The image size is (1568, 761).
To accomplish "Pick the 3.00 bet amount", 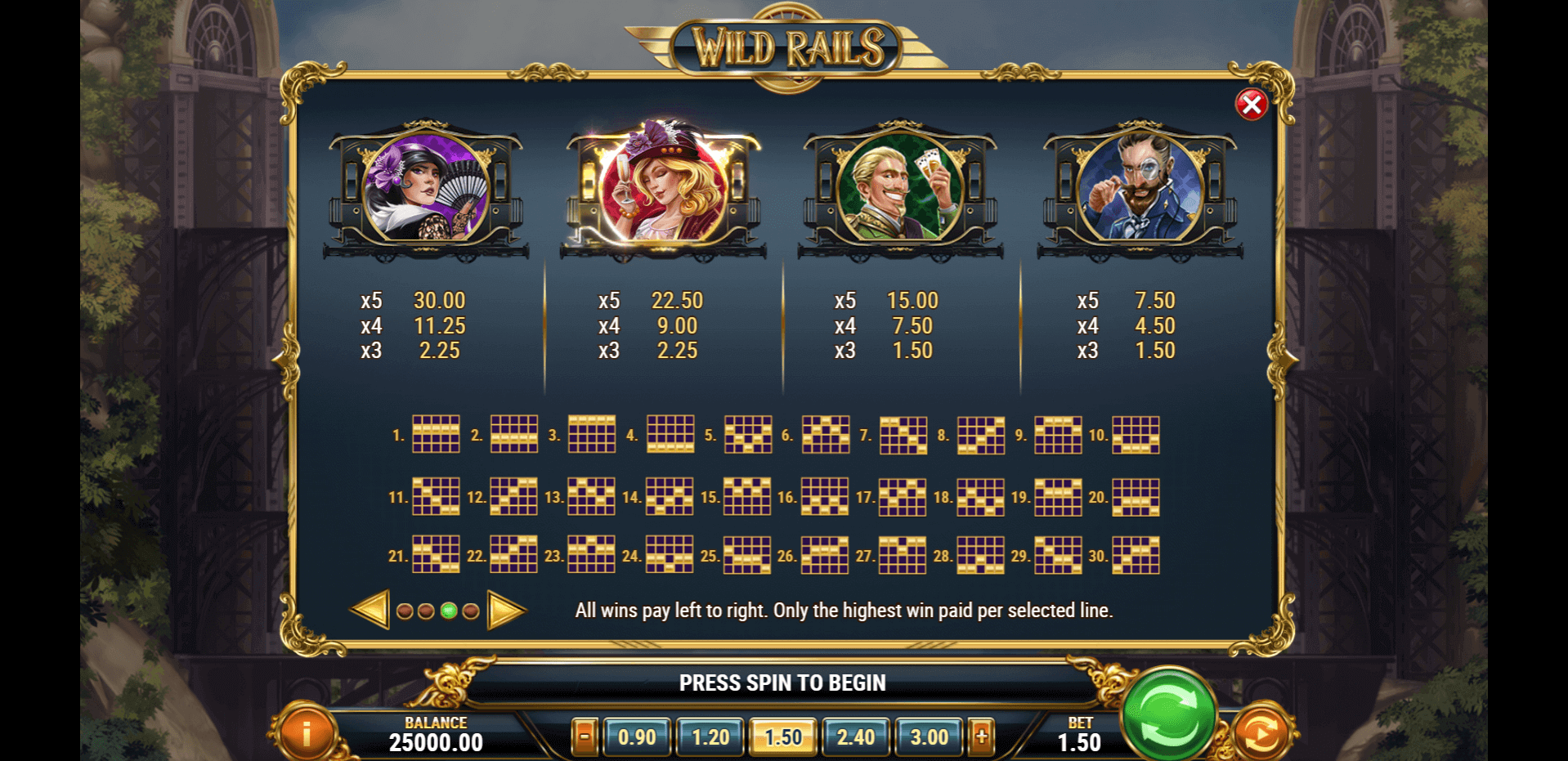I will 929,737.
